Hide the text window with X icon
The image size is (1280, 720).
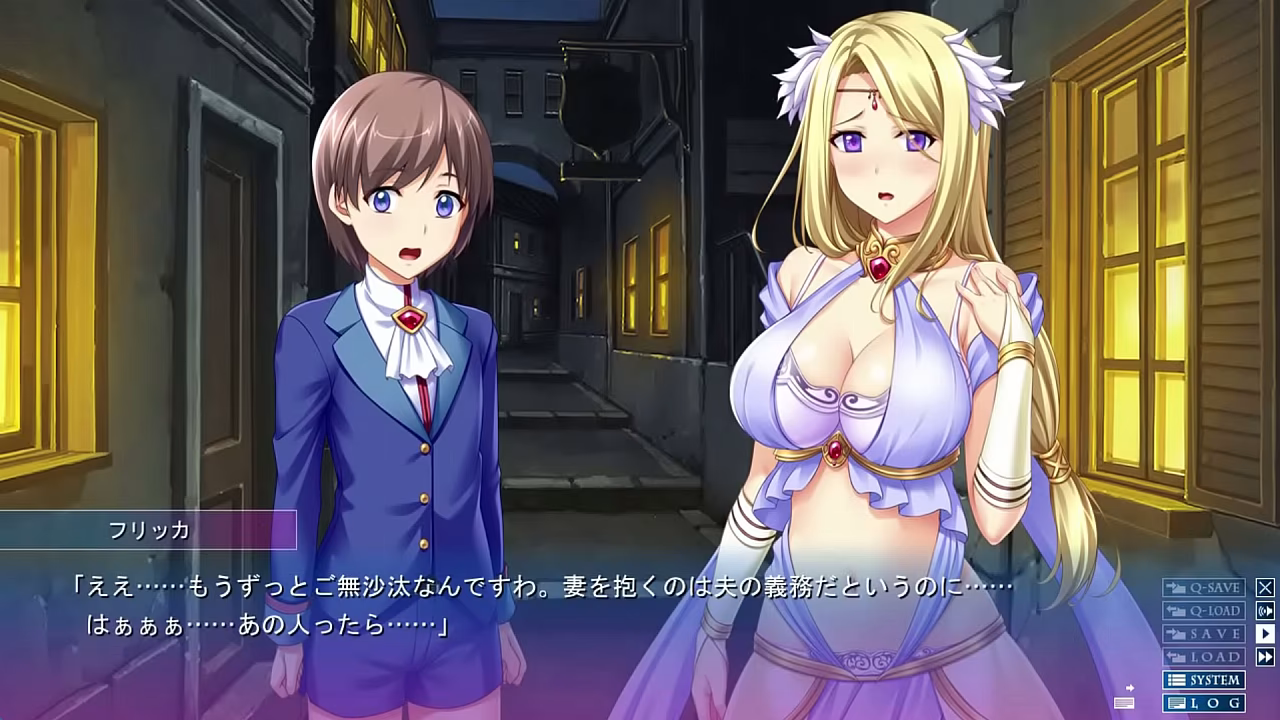(x=1265, y=588)
